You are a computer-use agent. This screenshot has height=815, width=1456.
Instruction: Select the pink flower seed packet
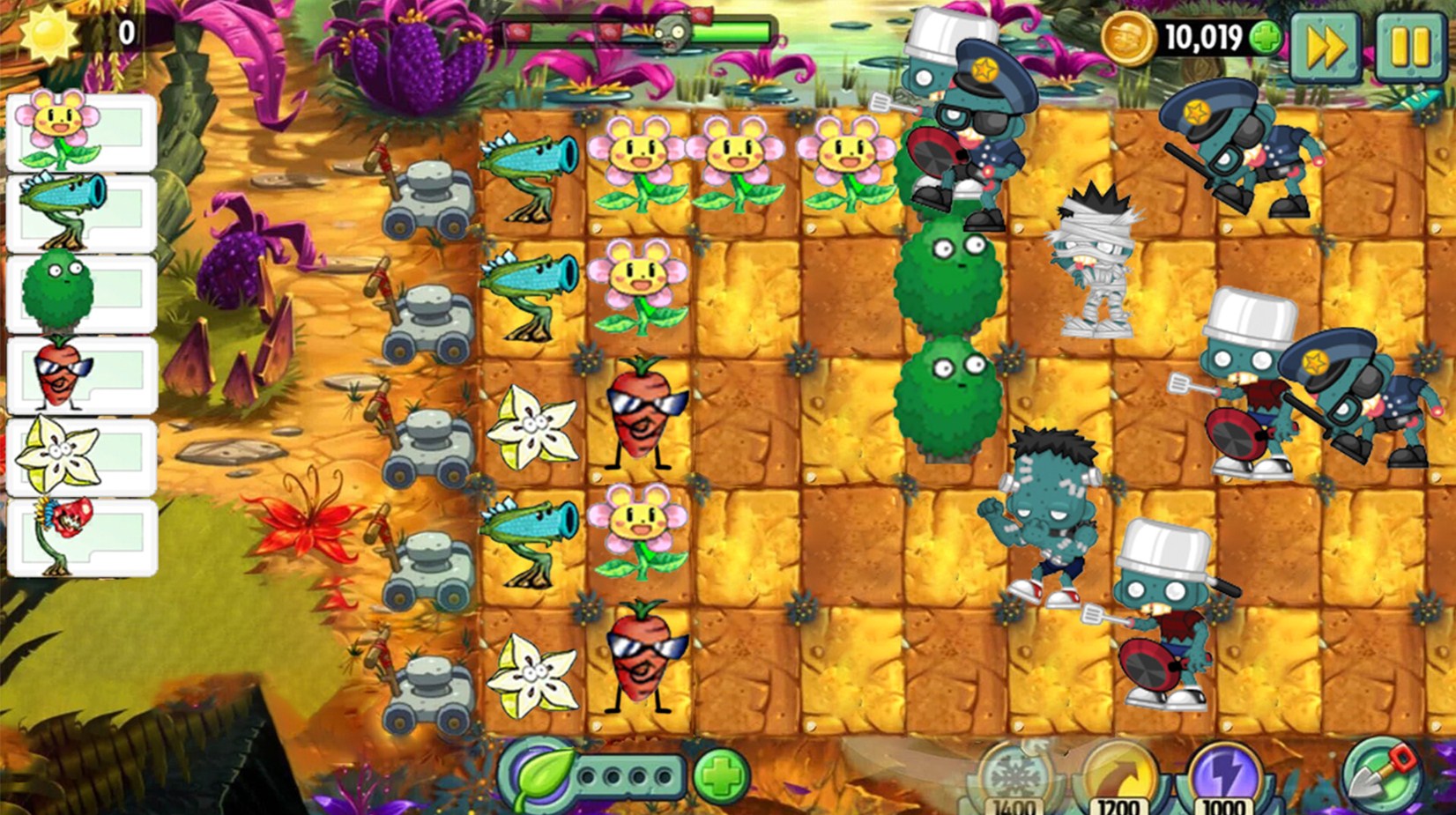click(x=81, y=132)
